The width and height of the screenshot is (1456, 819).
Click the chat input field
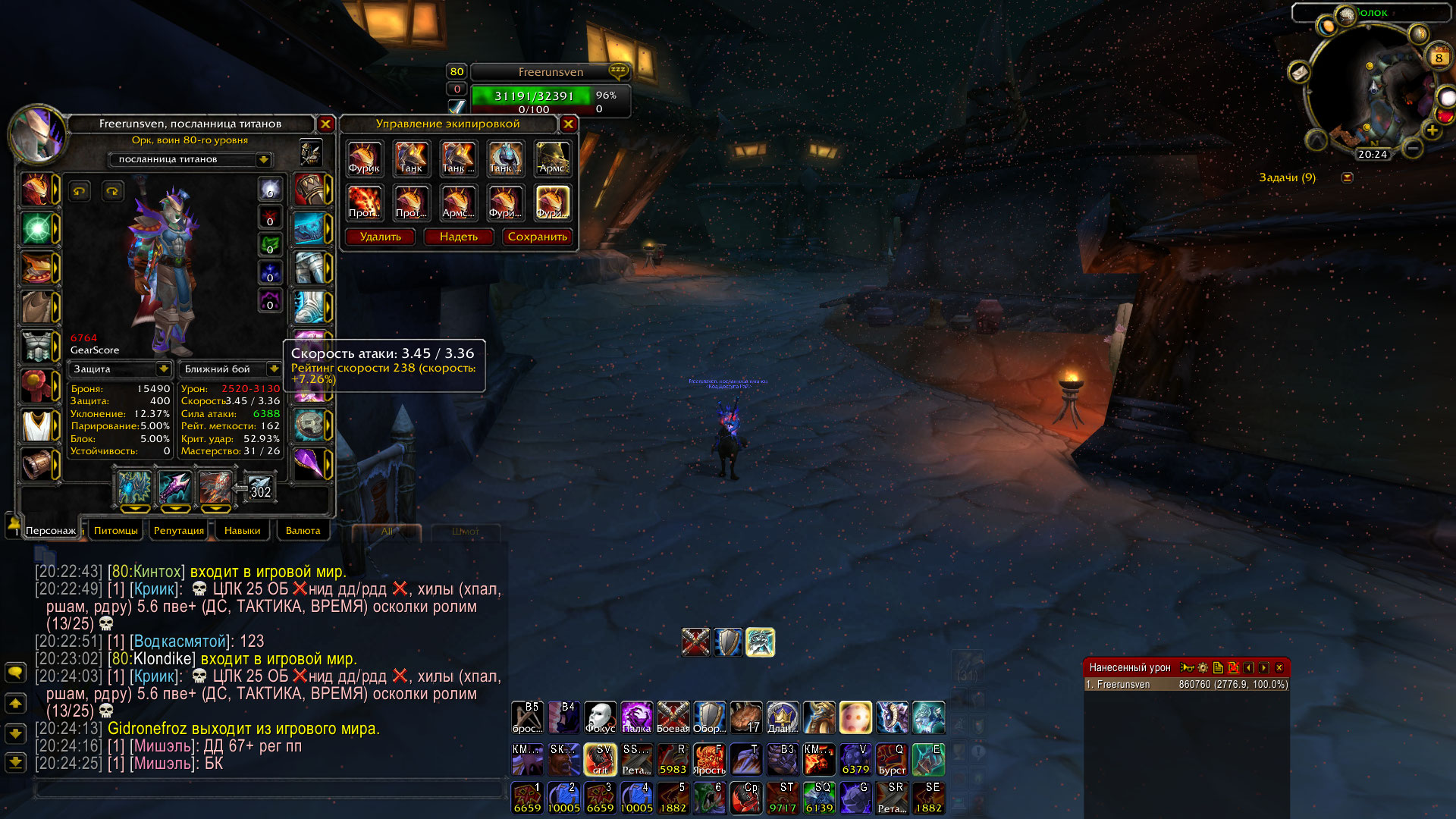pyautogui.click(x=269, y=789)
